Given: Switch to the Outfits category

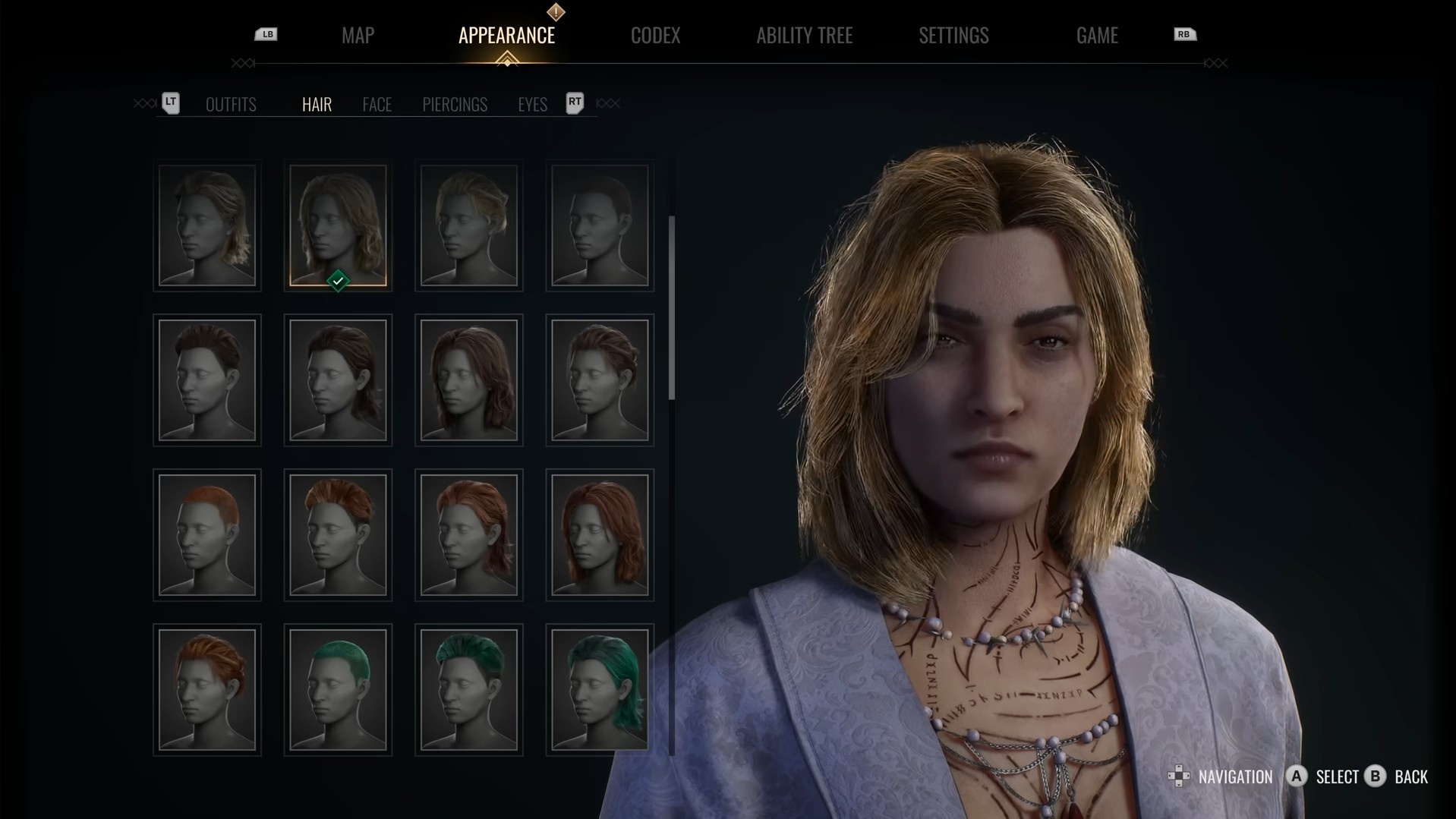Looking at the screenshot, I should (231, 105).
